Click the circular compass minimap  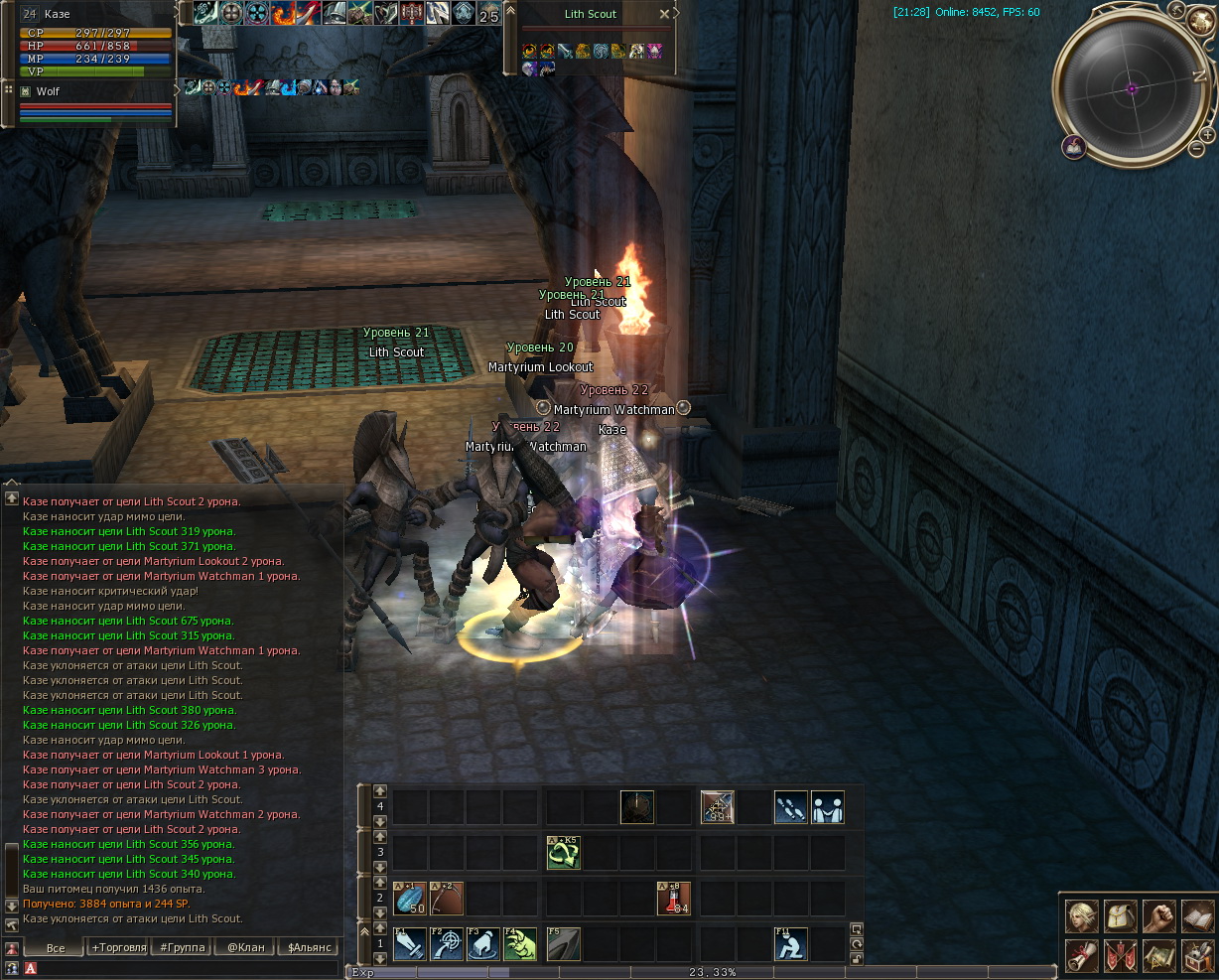point(1132,88)
